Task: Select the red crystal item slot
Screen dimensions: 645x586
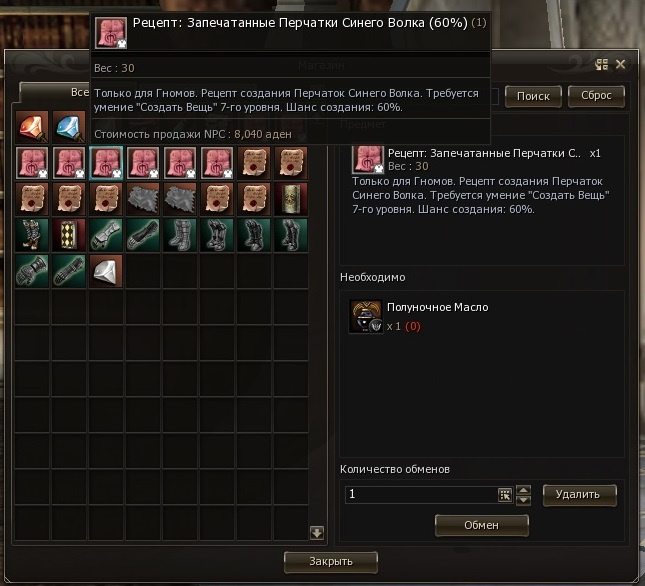Action: 32,128
